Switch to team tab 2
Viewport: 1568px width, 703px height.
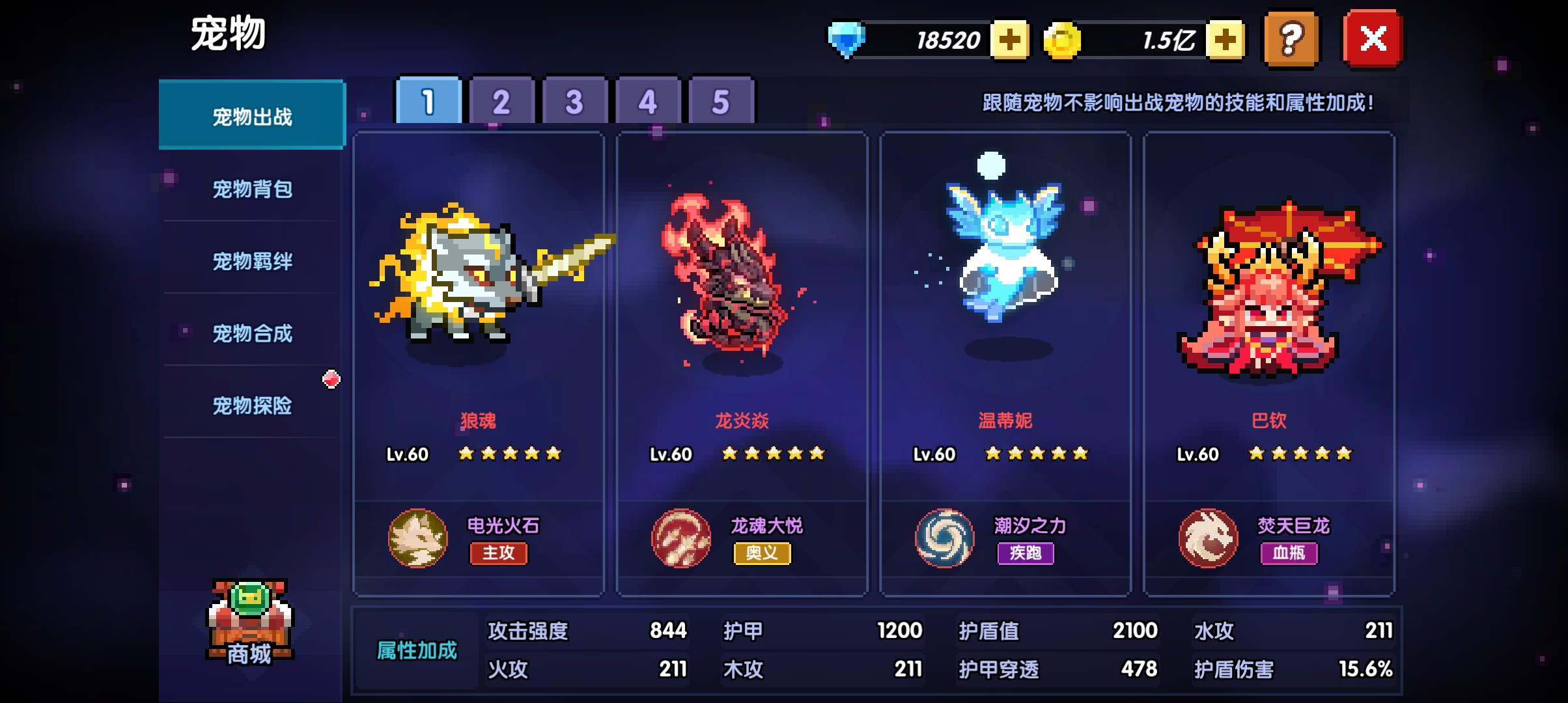pyautogui.click(x=501, y=102)
